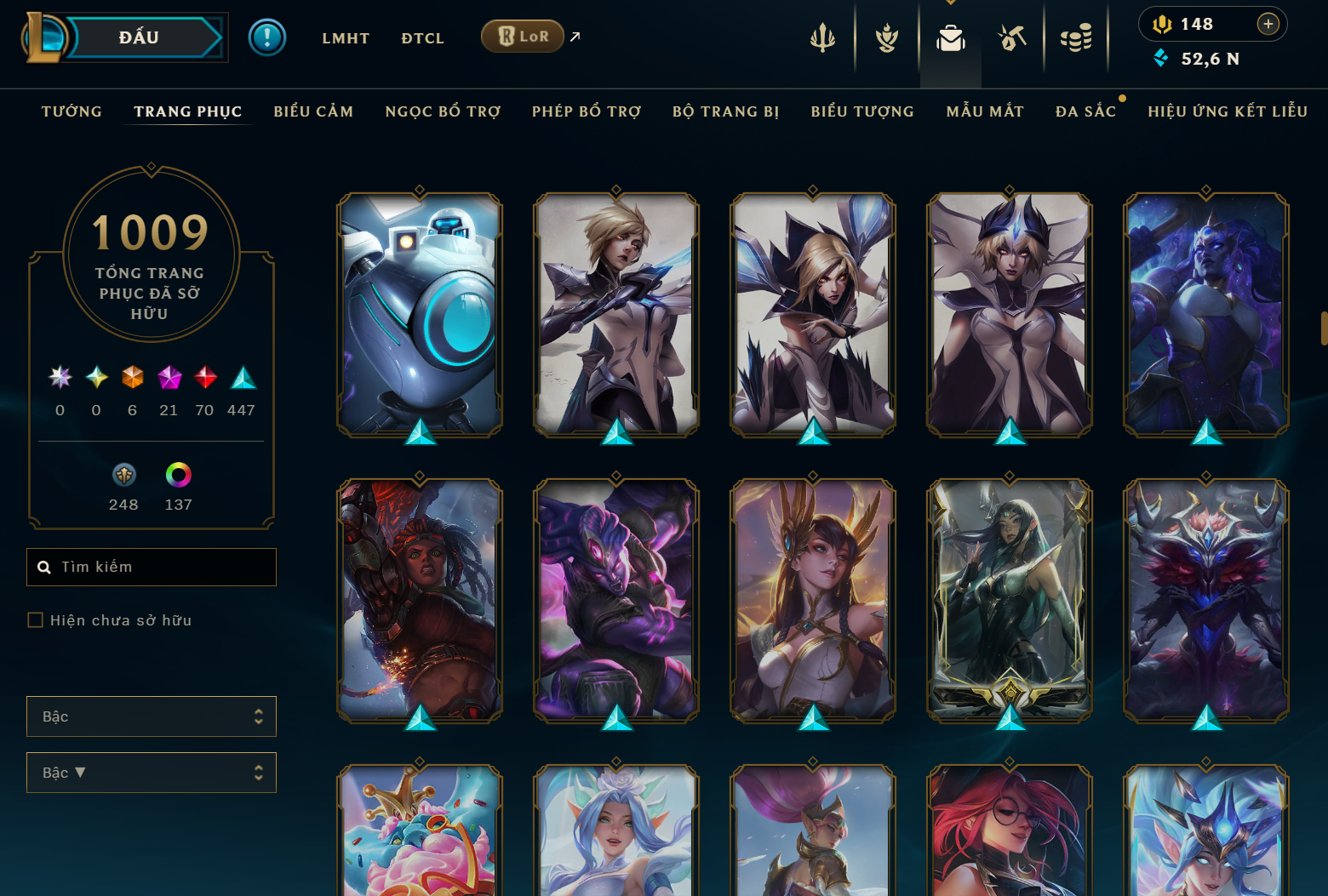
Task: Open the Store coins icon
Action: pyautogui.click(x=1075, y=37)
